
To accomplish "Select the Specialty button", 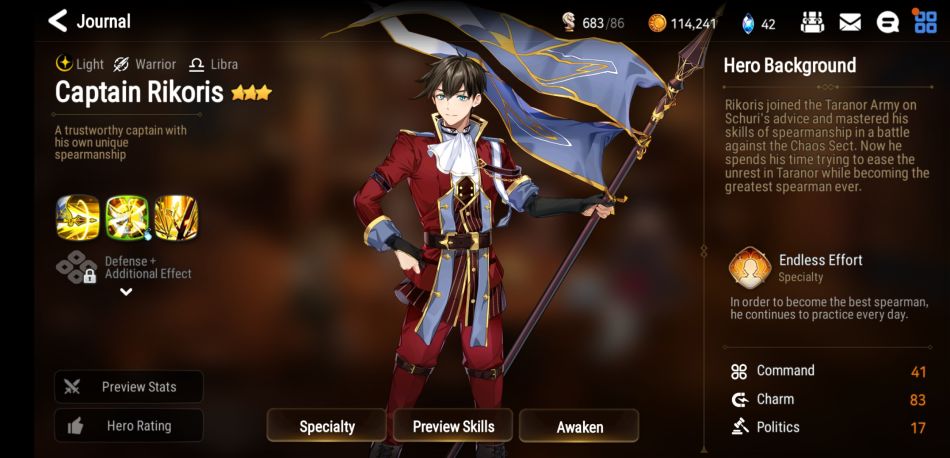I will [x=327, y=426].
